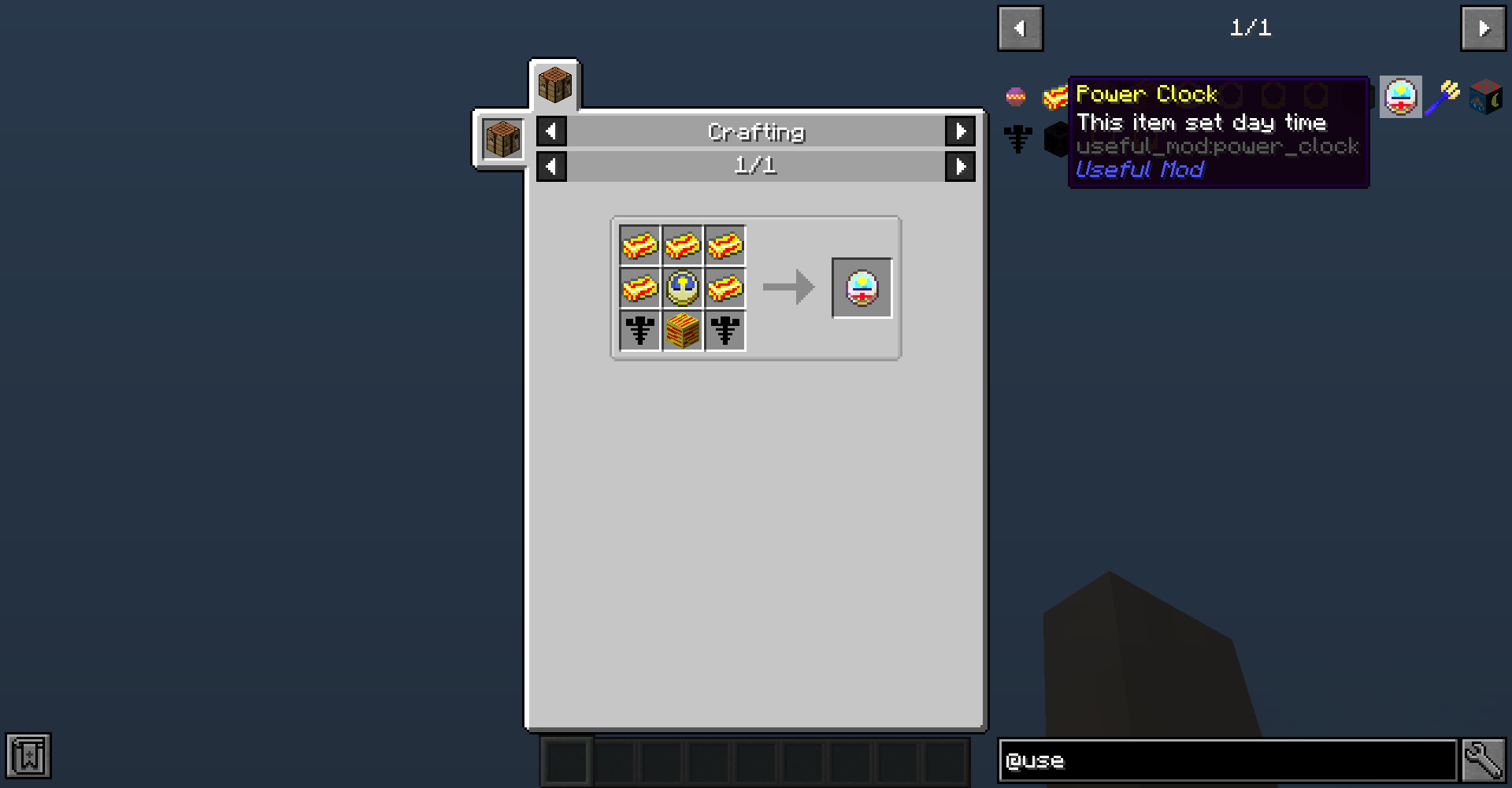Go to the next item list page with the right arrow
Image resolution: width=1512 pixels, height=788 pixels.
tap(1483, 28)
